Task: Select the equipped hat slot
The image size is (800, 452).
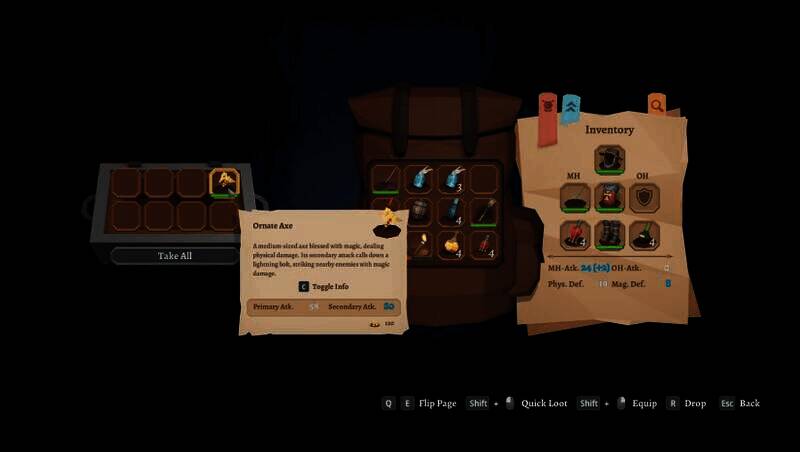Action: pyautogui.click(x=609, y=160)
